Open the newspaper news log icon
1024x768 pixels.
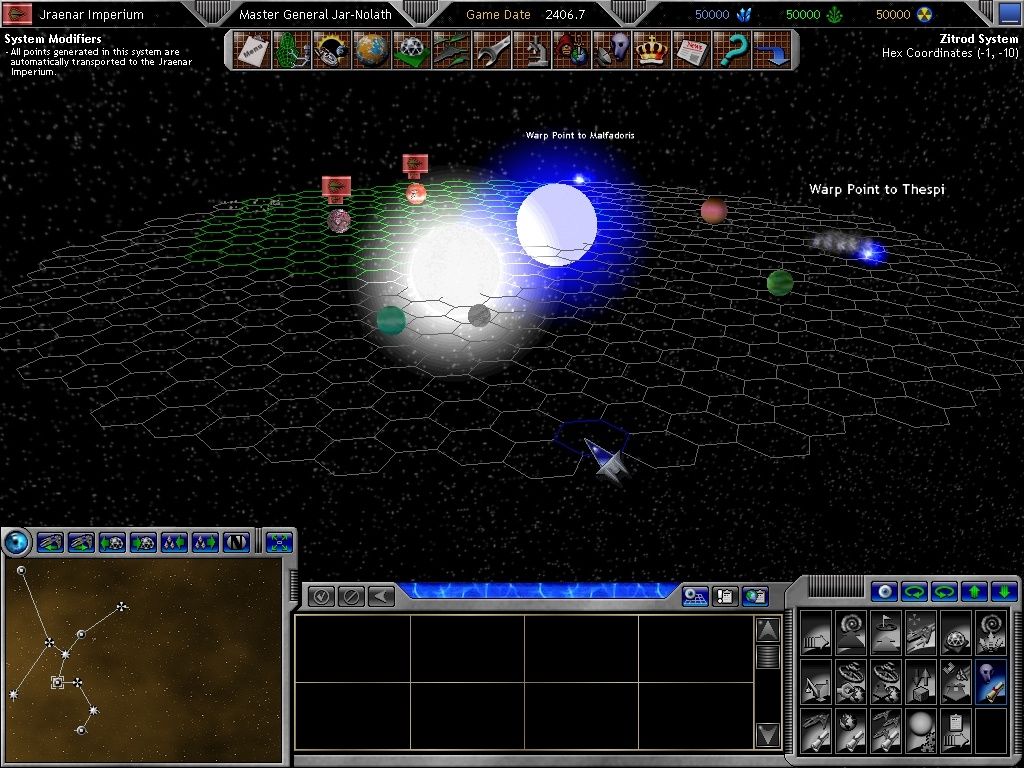click(x=692, y=50)
